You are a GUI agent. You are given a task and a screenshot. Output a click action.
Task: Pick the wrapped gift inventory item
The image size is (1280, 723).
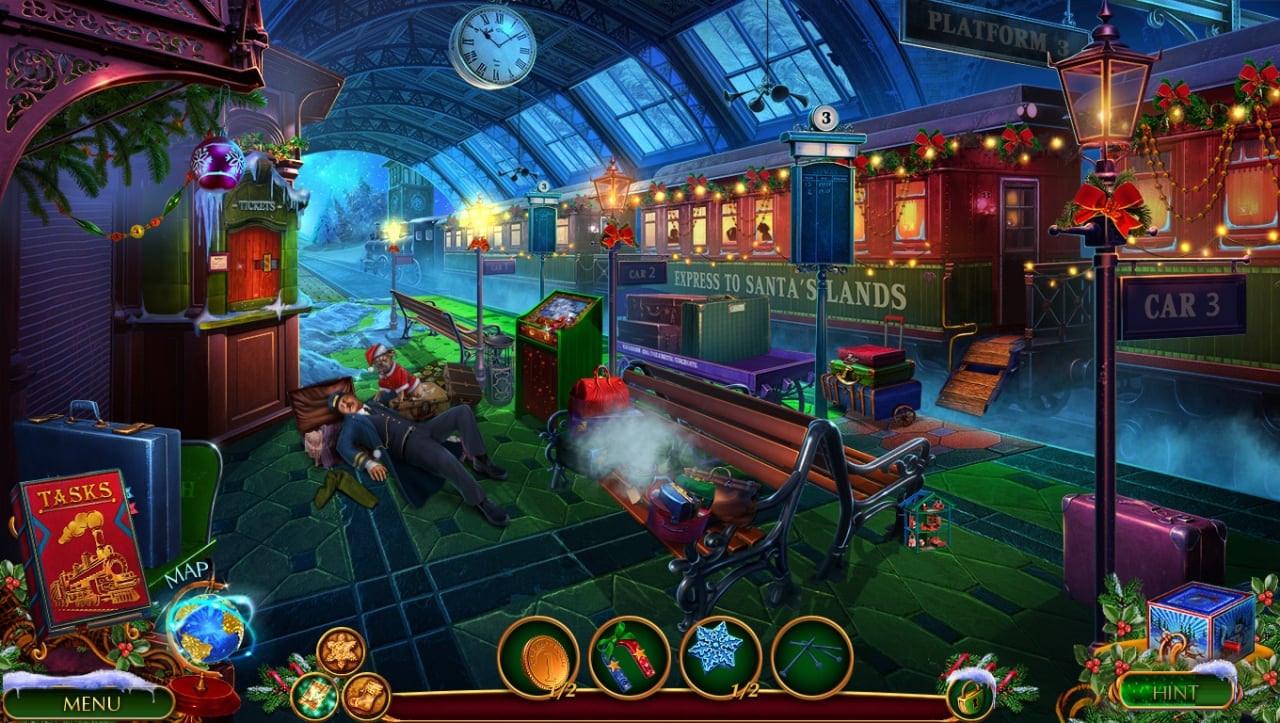(x=629, y=657)
